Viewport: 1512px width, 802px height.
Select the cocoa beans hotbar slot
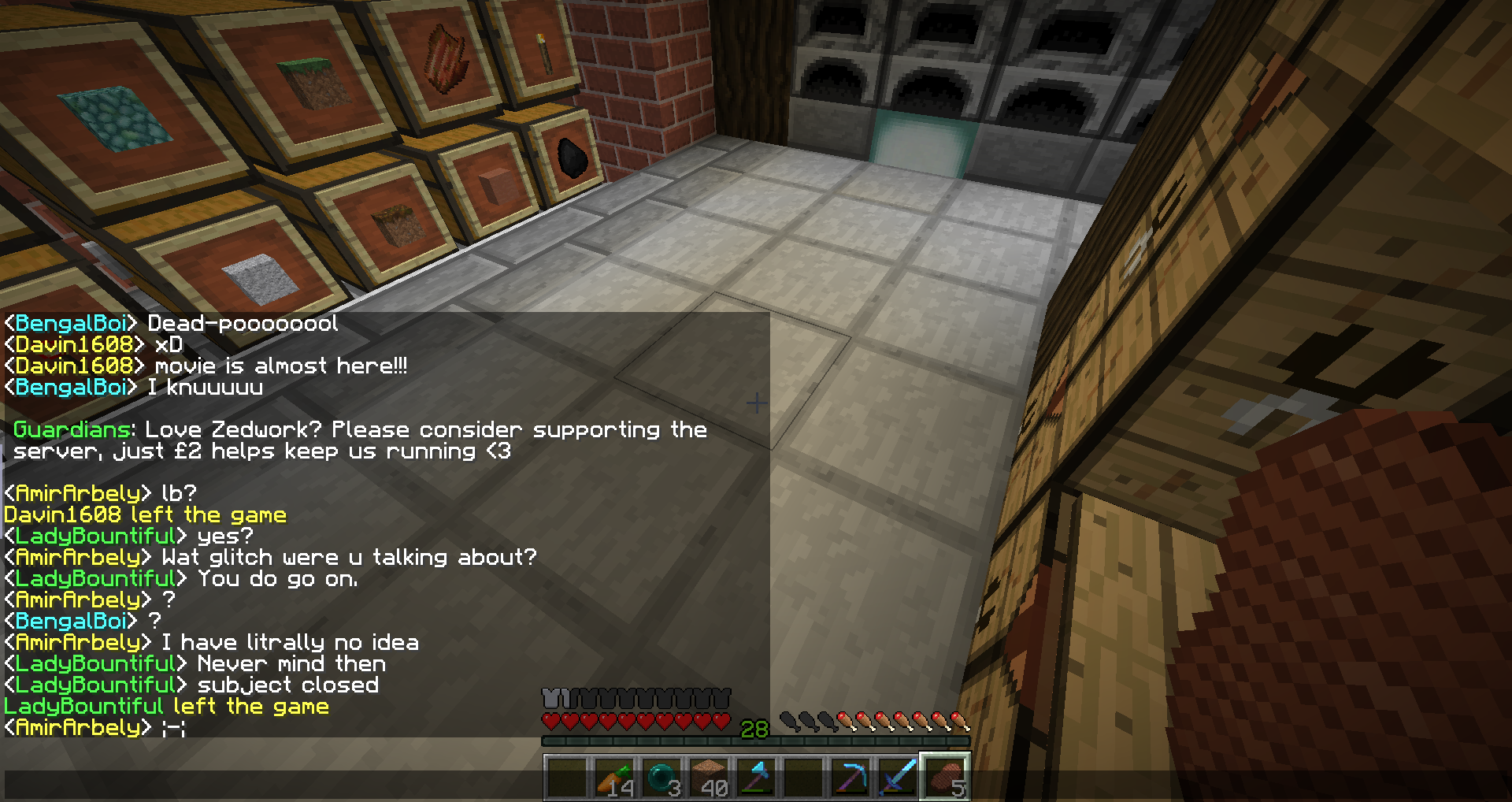click(945, 777)
